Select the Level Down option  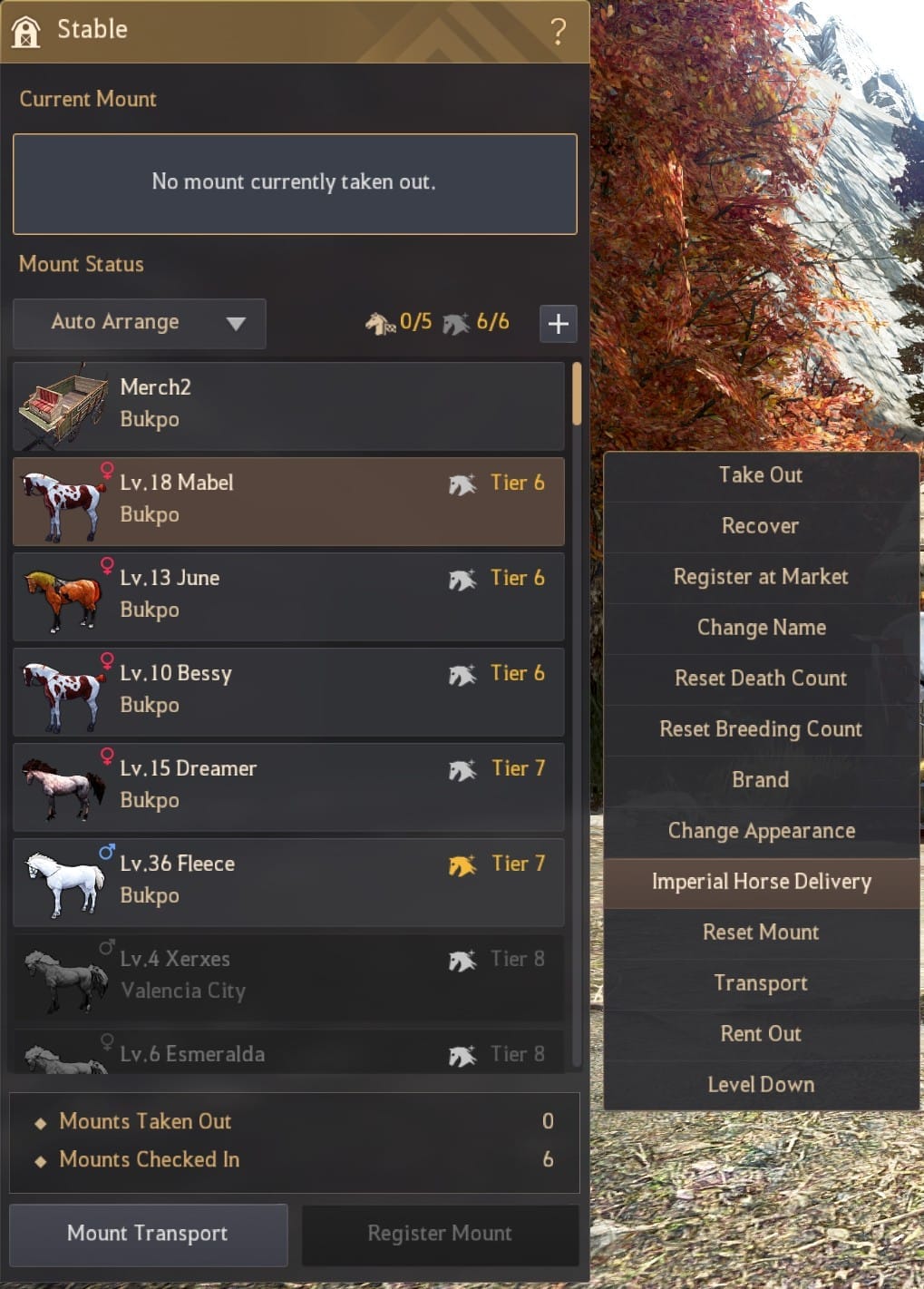click(x=761, y=1085)
